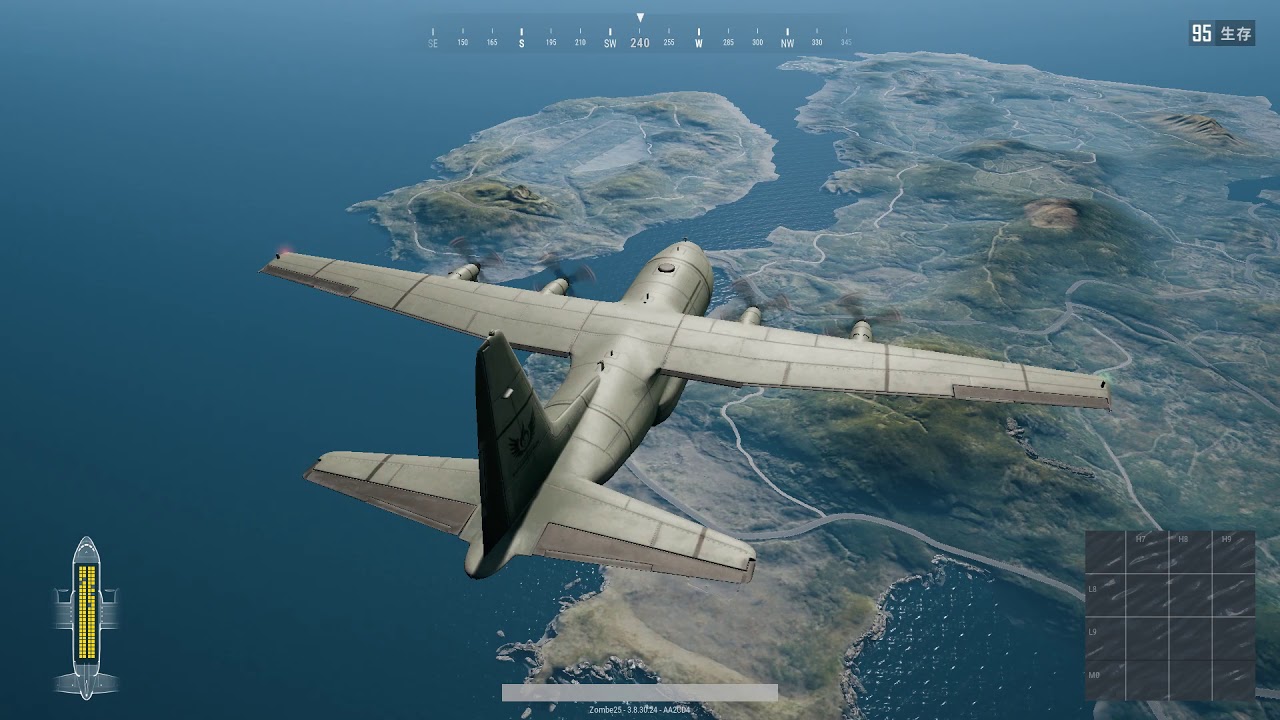The image size is (1280, 720).
Task: Click the 生存 survivors indicator
Action: coord(1236,31)
